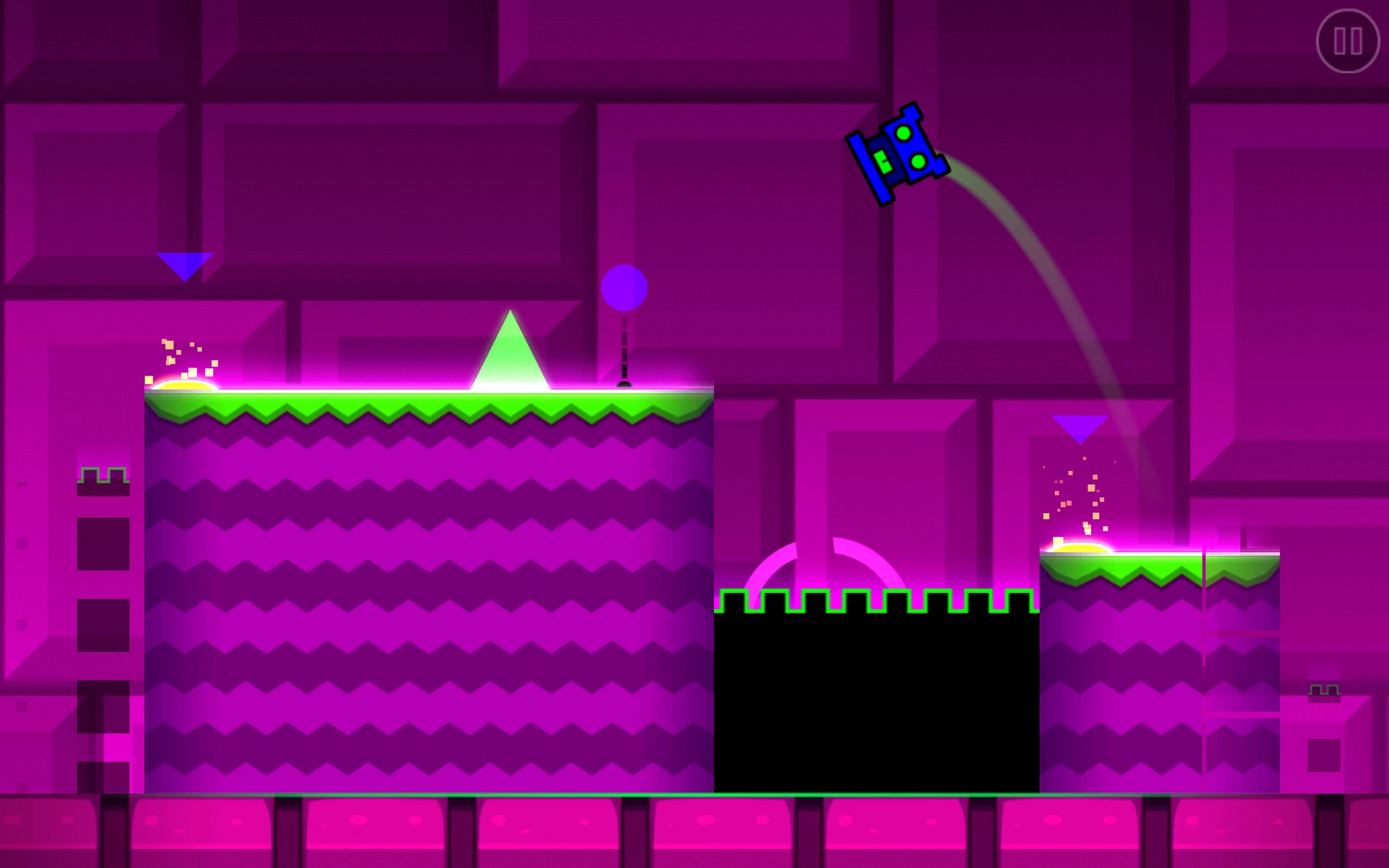
Task: Select the blue robot character mid-jump
Action: (898, 154)
